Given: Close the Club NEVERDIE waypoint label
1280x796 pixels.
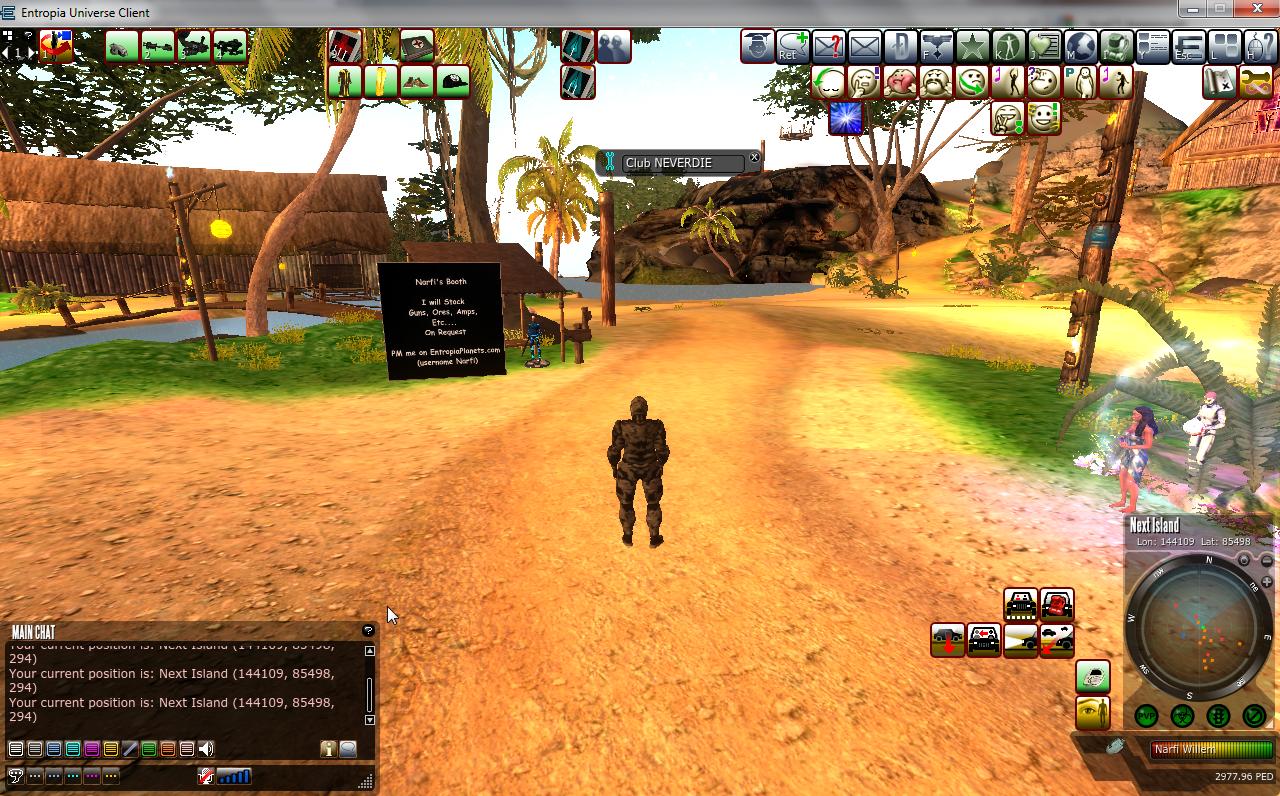Looking at the screenshot, I should click(754, 158).
